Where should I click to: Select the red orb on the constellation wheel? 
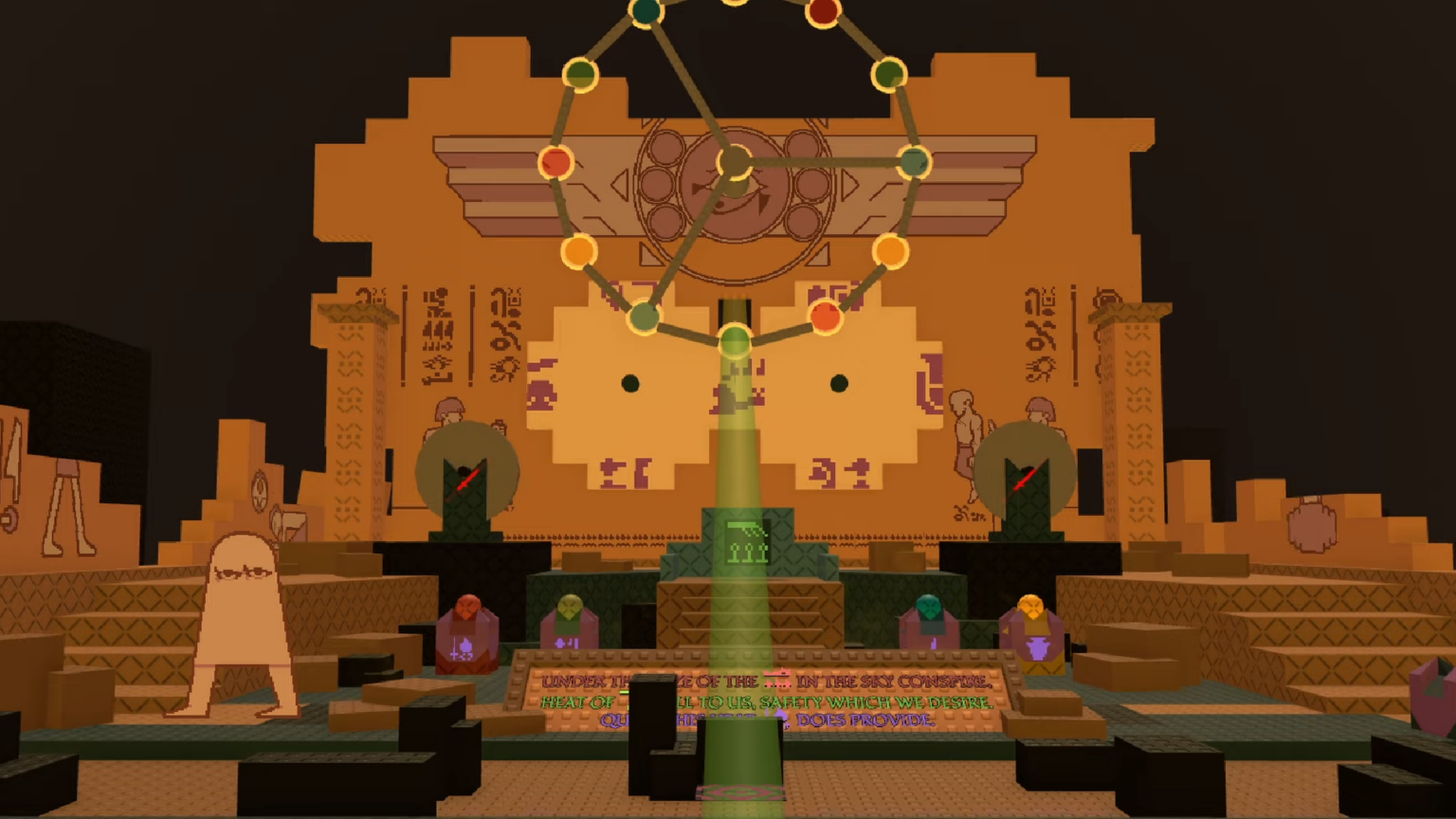(555, 163)
